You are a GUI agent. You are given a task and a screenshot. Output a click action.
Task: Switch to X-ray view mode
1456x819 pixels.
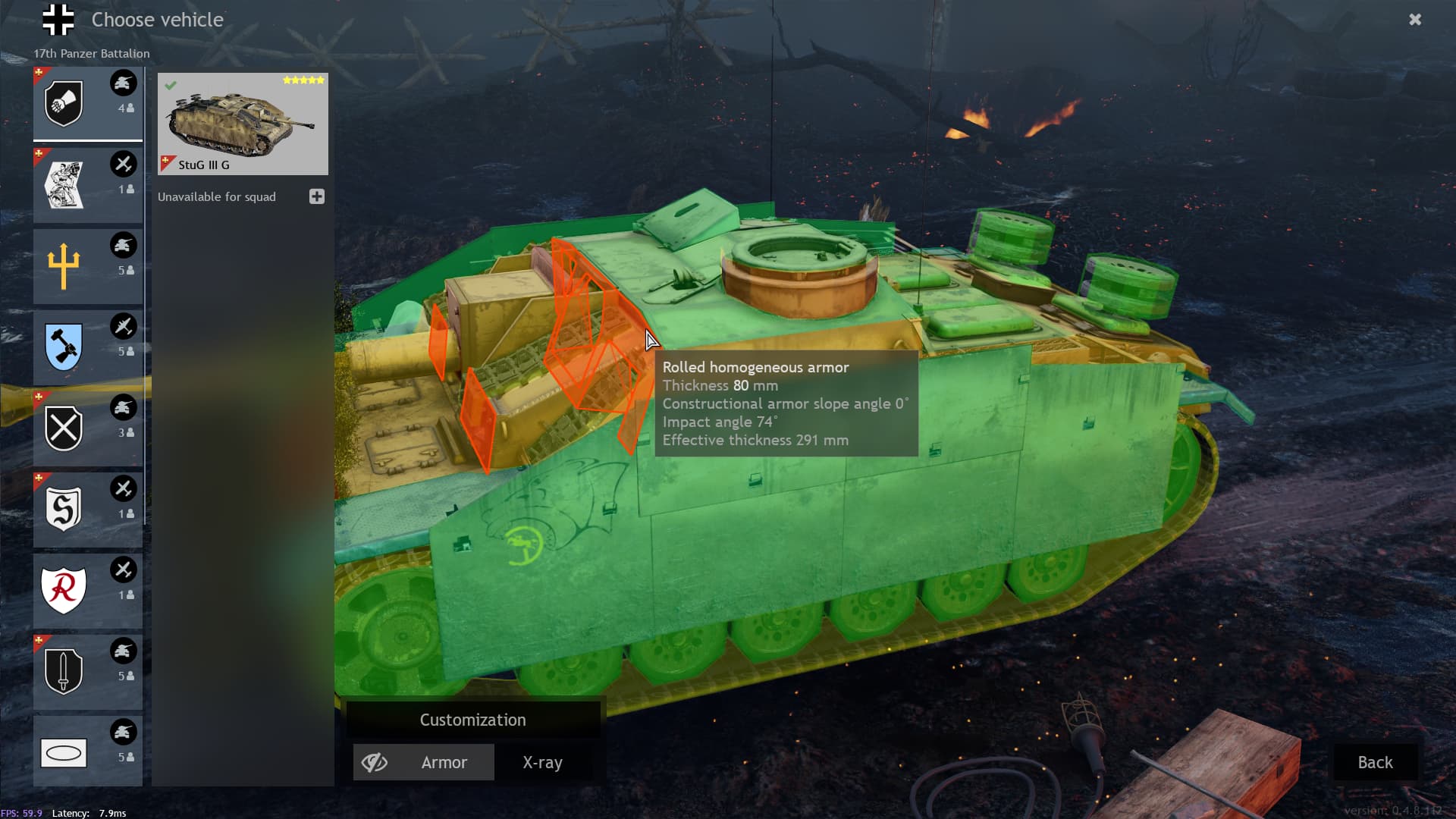click(542, 762)
